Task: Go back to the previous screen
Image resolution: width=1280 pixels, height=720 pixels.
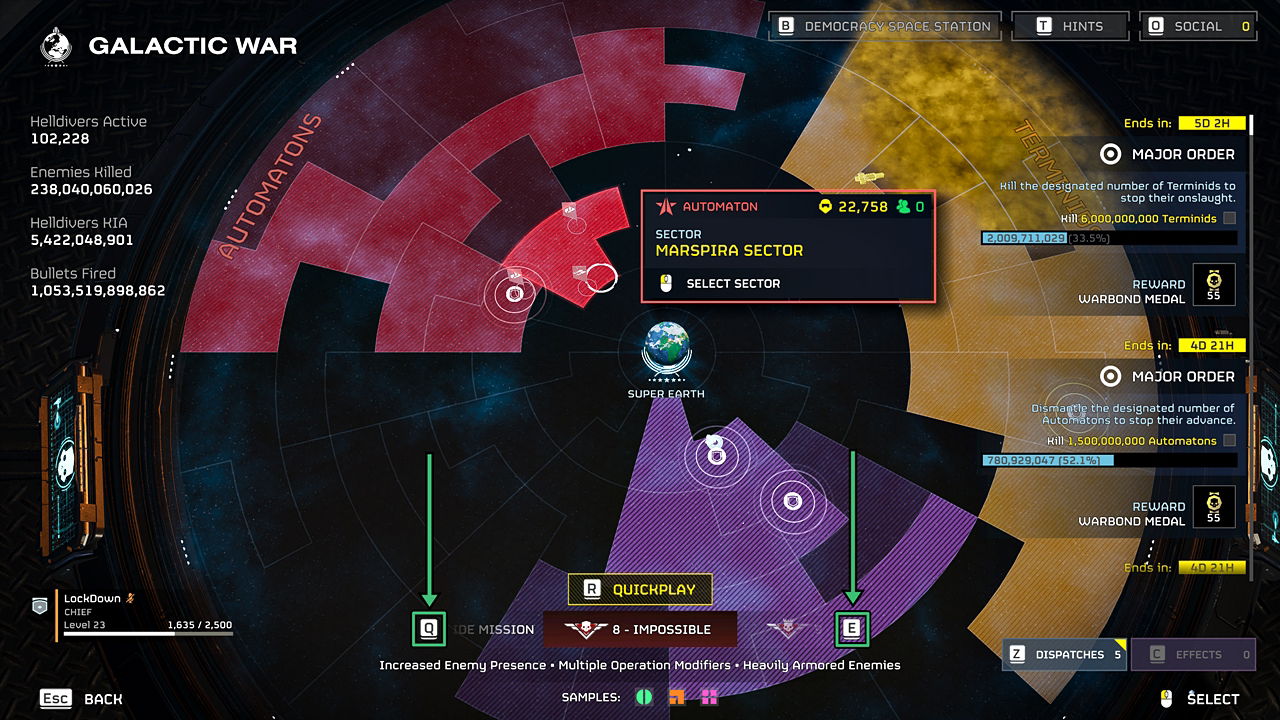Action: pyautogui.click(x=81, y=699)
